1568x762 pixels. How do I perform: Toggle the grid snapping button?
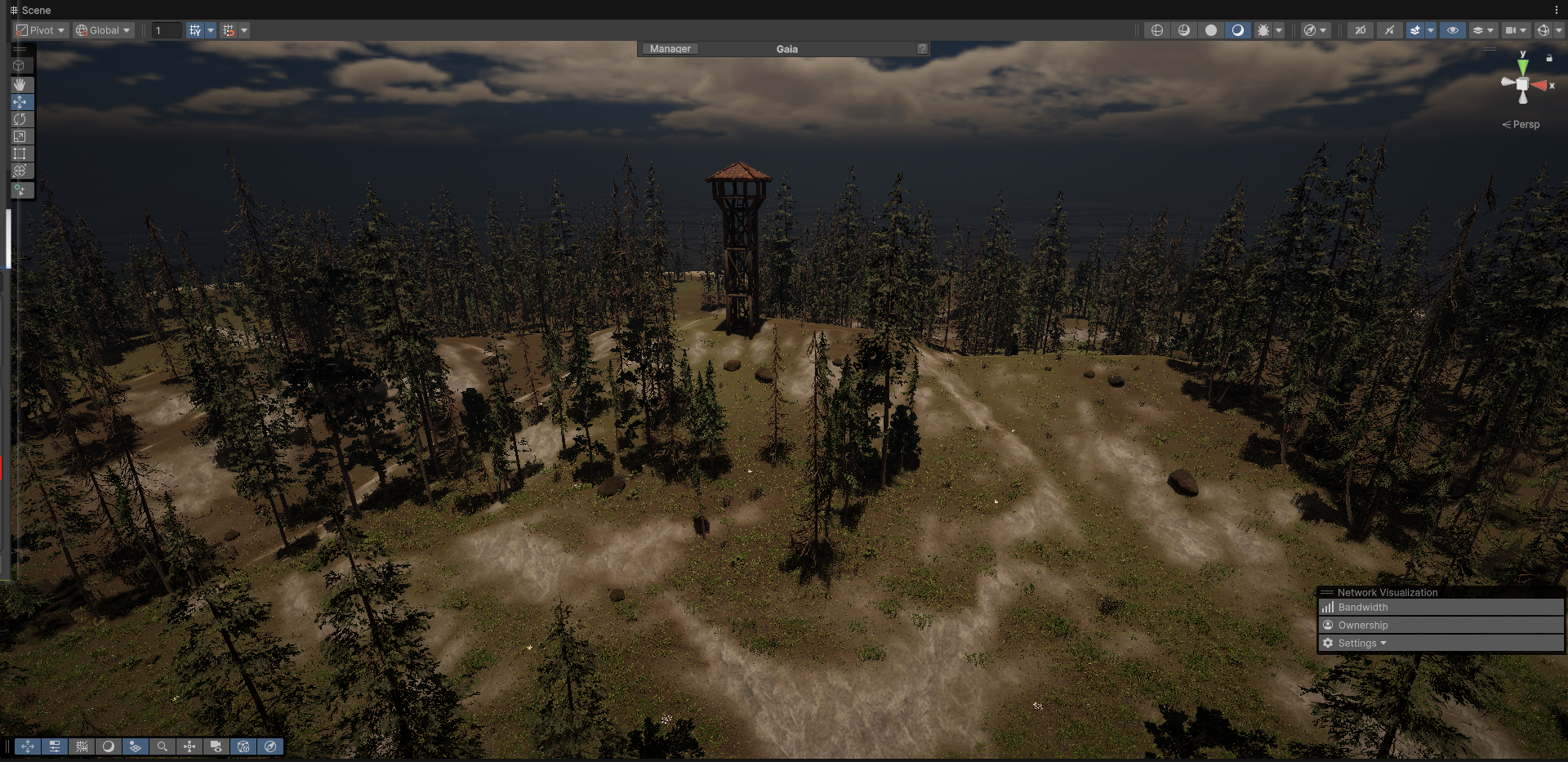[229, 30]
